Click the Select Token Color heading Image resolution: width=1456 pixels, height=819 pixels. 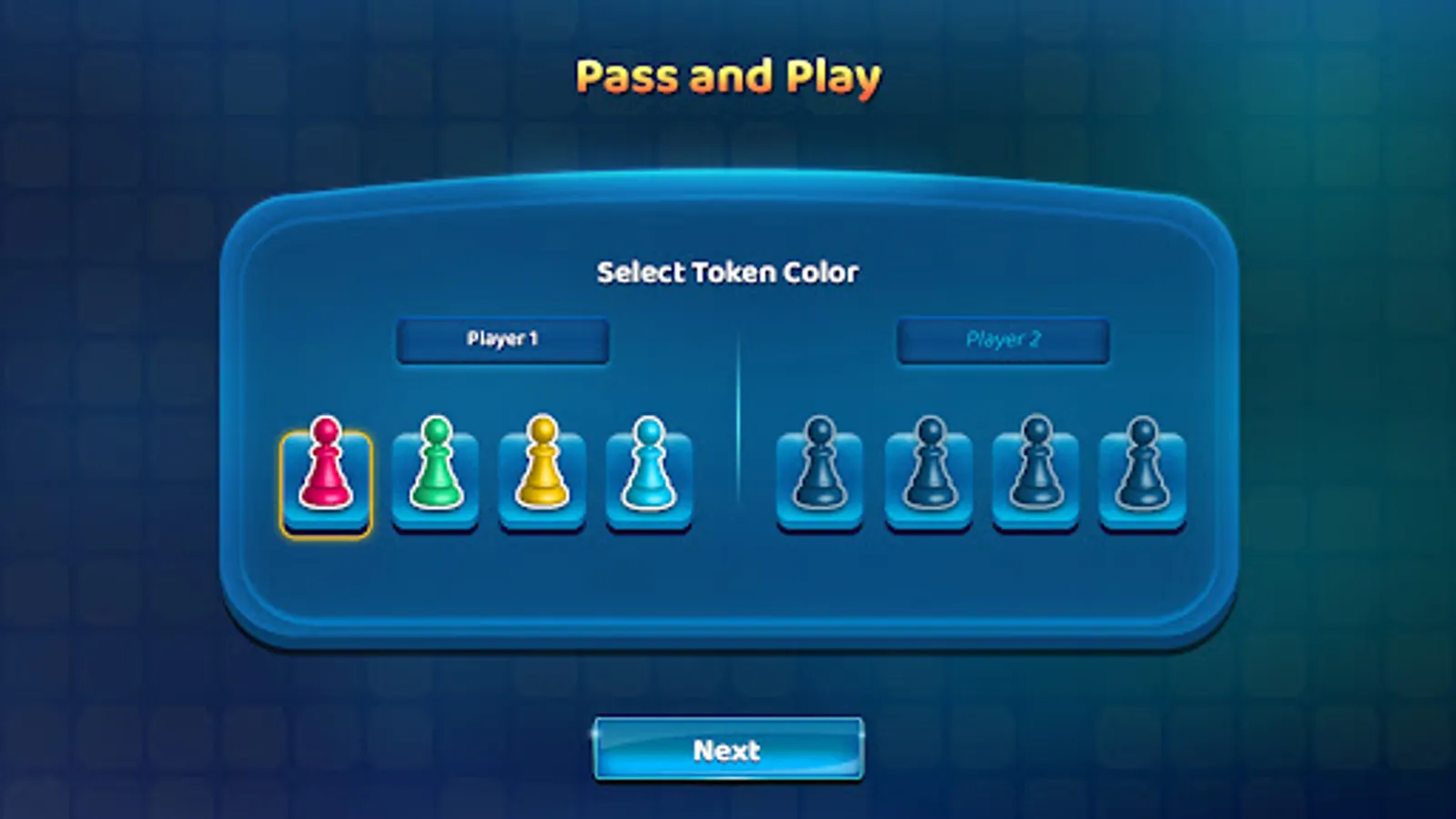(728, 270)
